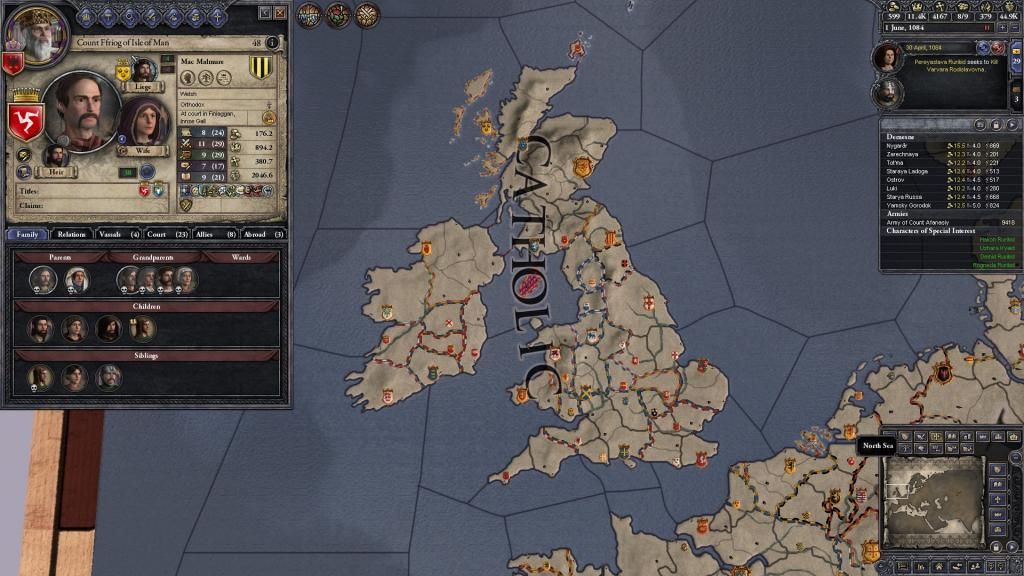Close the character panel
1024x576 pixels.
pyautogui.click(x=280, y=12)
